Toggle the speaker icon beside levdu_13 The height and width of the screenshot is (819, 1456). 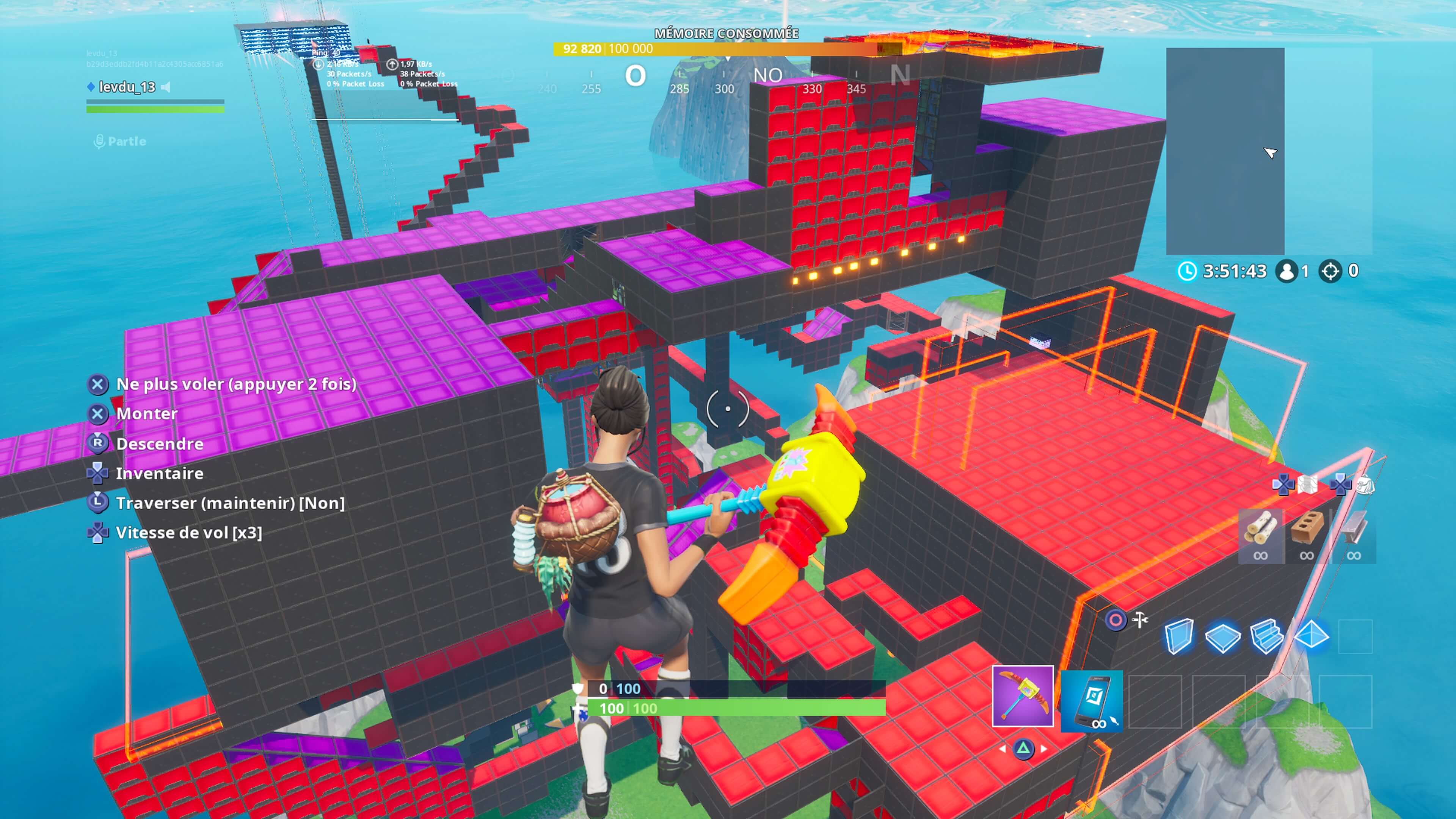(x=166, y=87)
